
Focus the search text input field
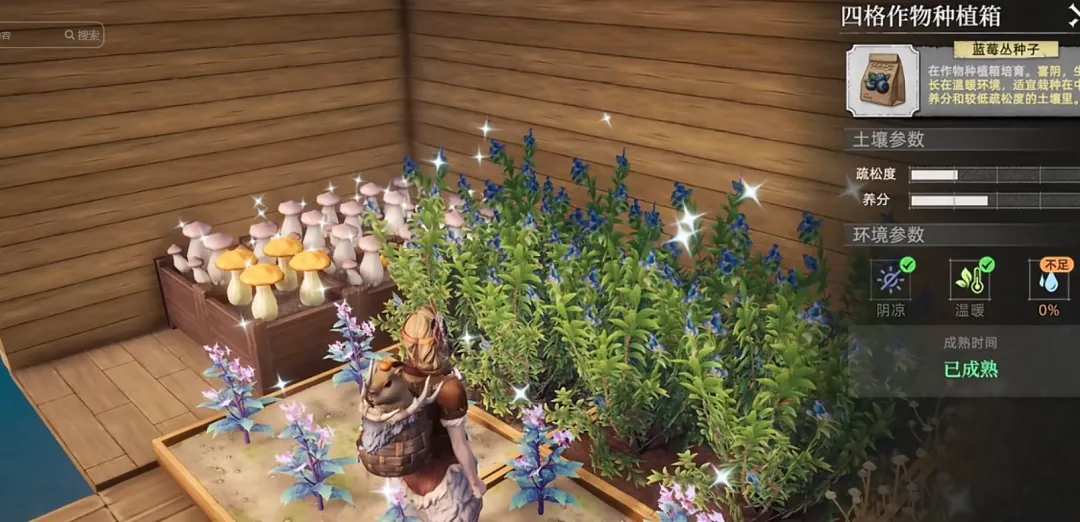pos(28,35)
